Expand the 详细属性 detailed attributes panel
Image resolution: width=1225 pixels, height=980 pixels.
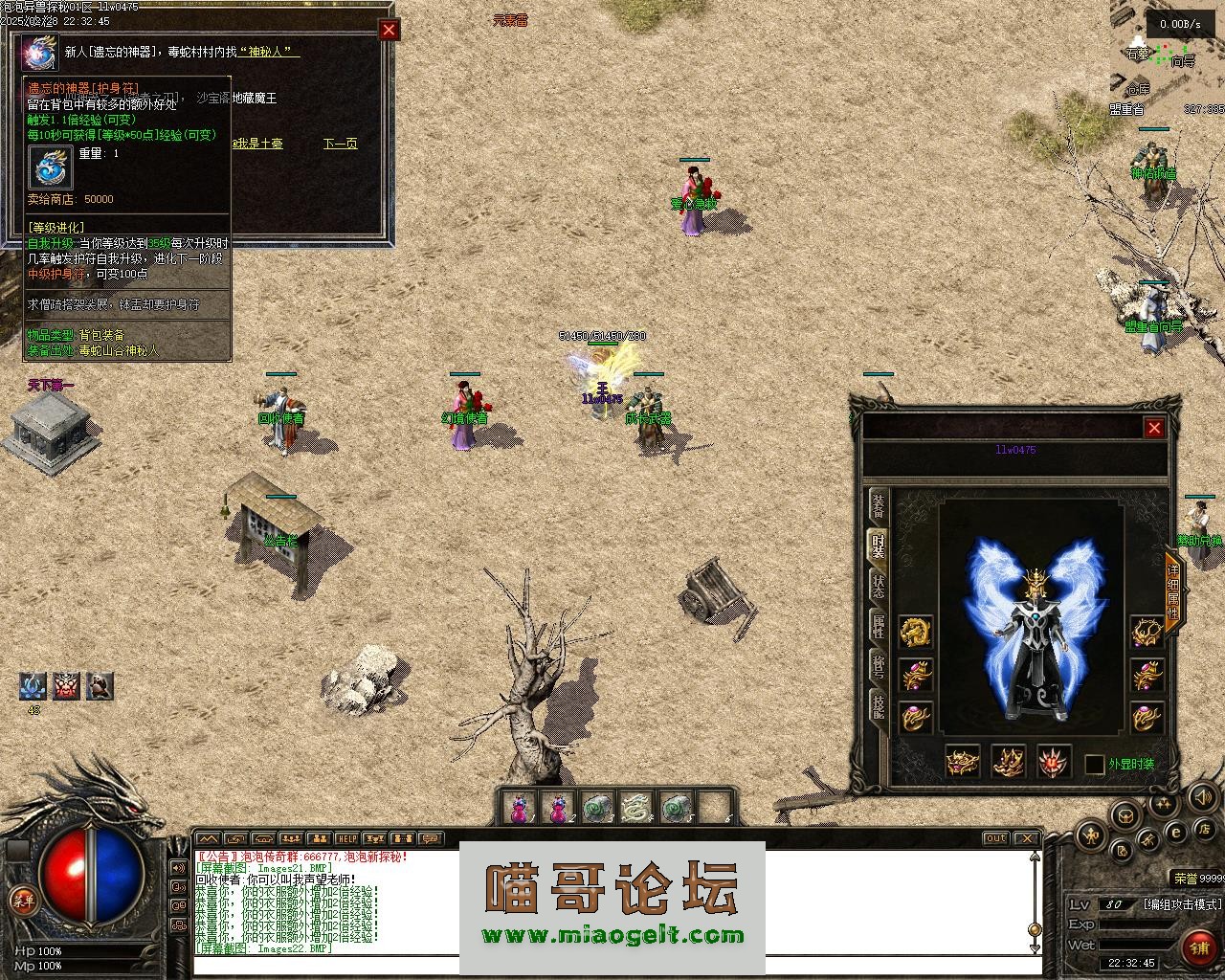click(1173, 585)
